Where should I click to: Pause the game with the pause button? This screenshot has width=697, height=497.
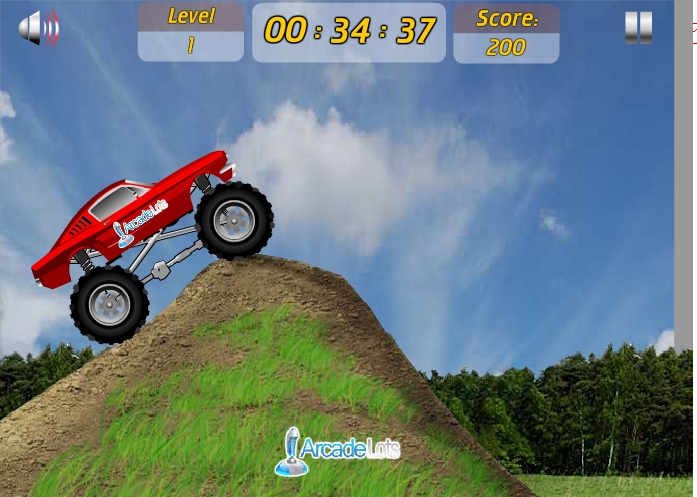pos(638,28)
